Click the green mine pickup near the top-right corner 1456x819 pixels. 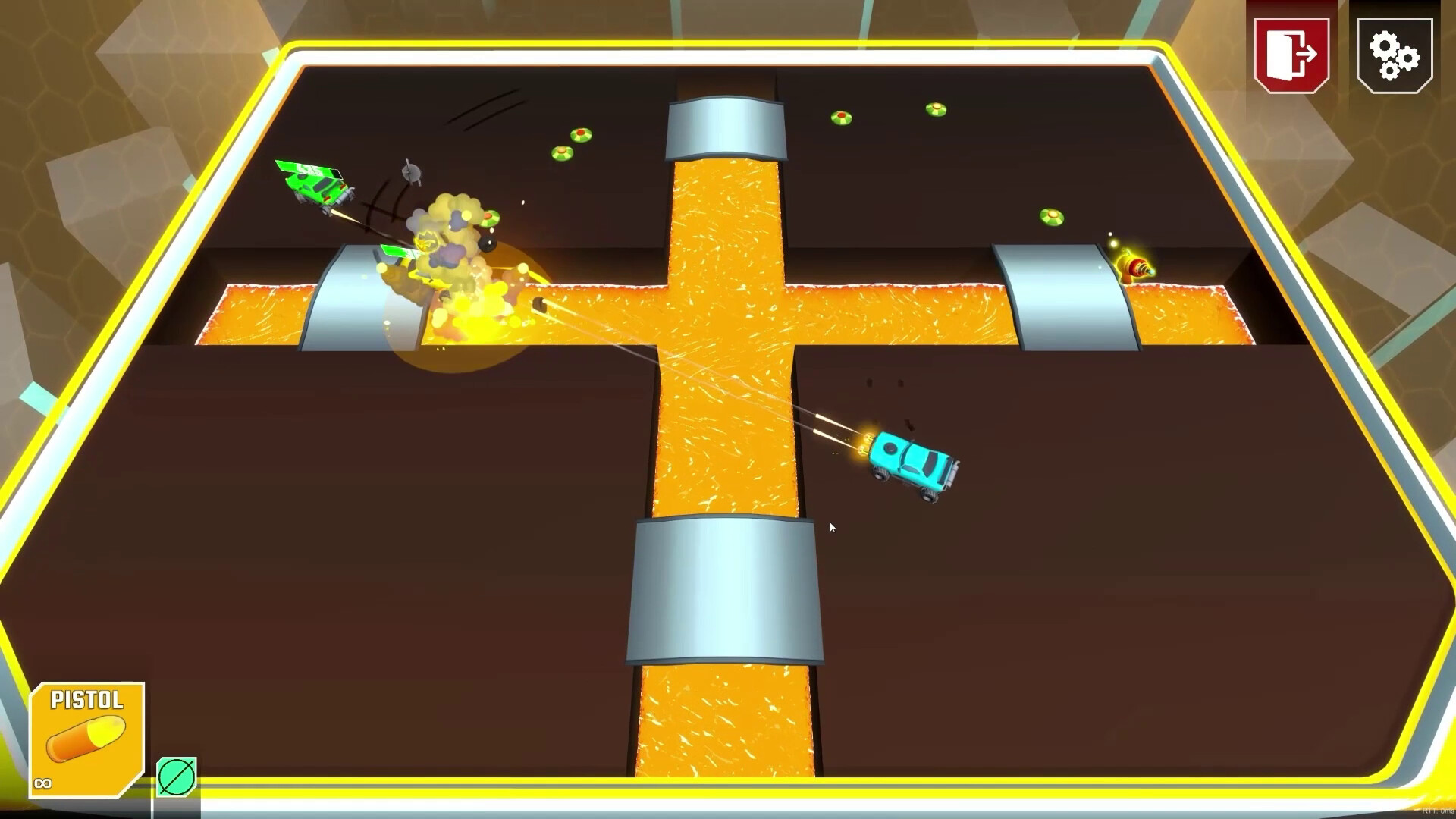point(935,110)
